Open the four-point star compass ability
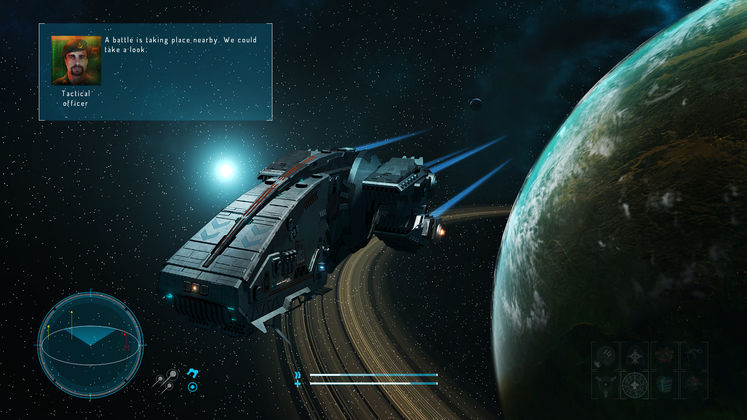The image size is (747, 420). point(635,357)
